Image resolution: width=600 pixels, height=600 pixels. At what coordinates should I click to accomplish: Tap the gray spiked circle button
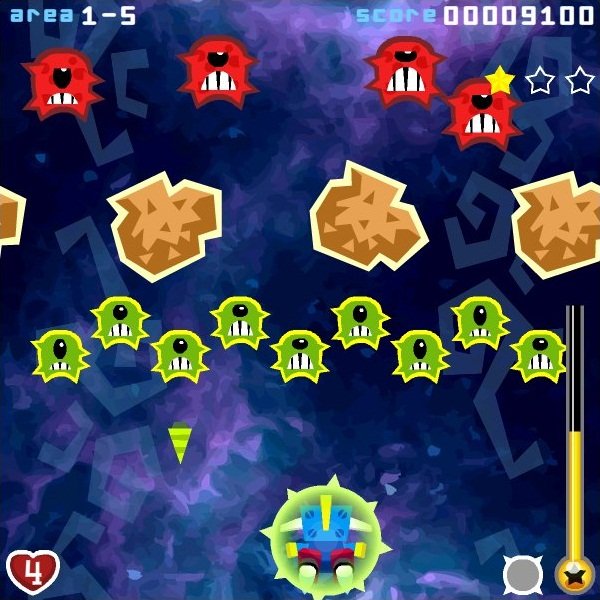[523, 575]
